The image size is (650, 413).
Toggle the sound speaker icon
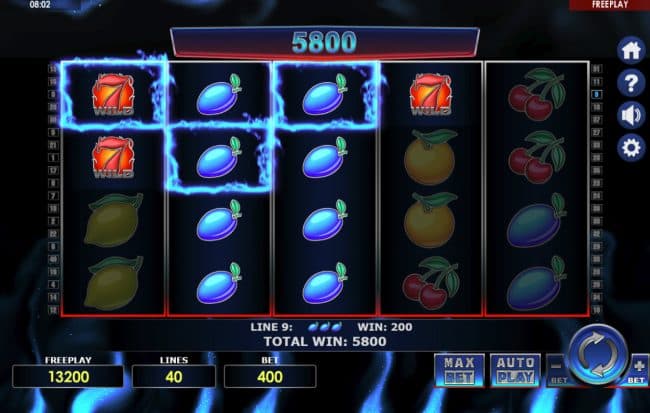tap(631, 114)
